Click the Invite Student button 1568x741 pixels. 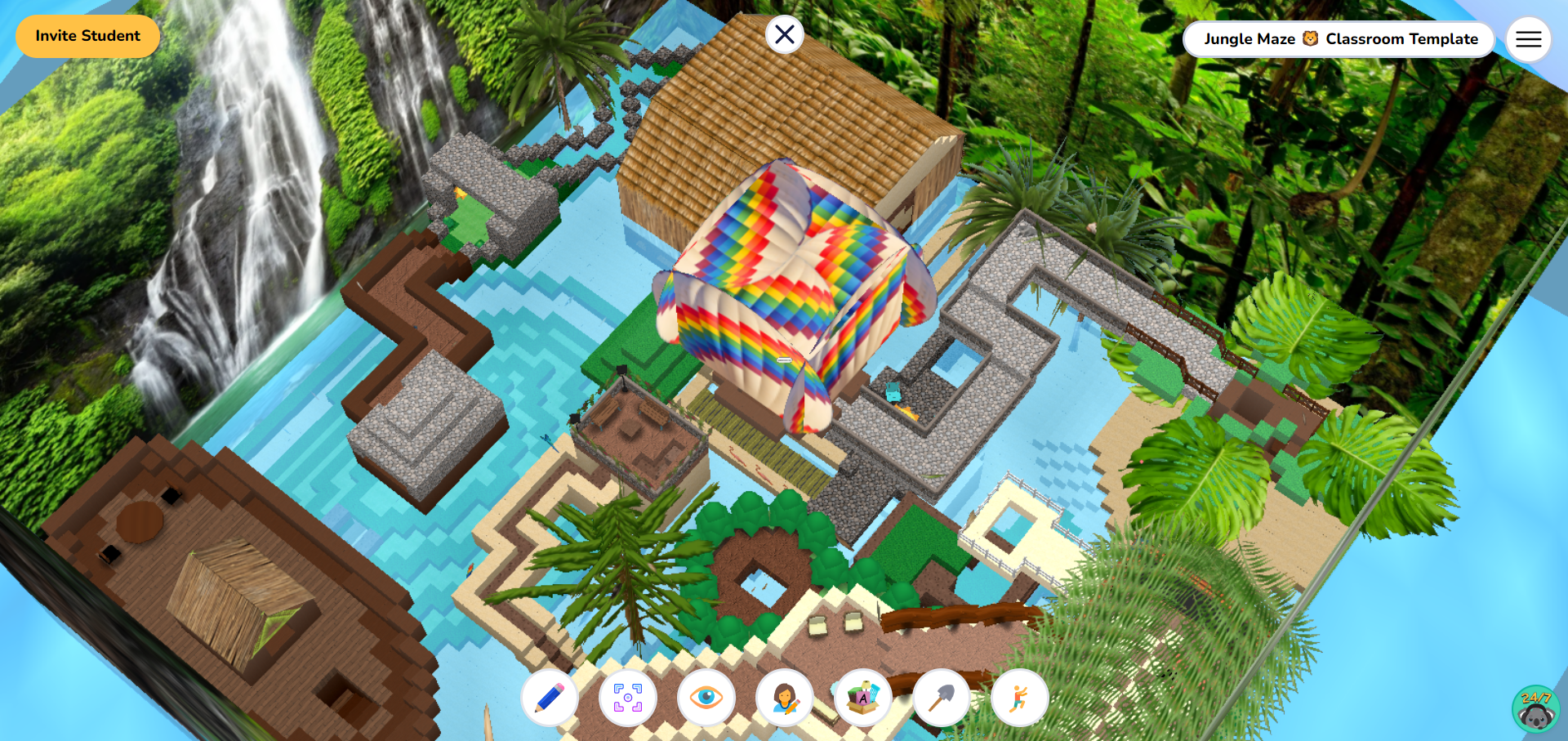(87, 36)
